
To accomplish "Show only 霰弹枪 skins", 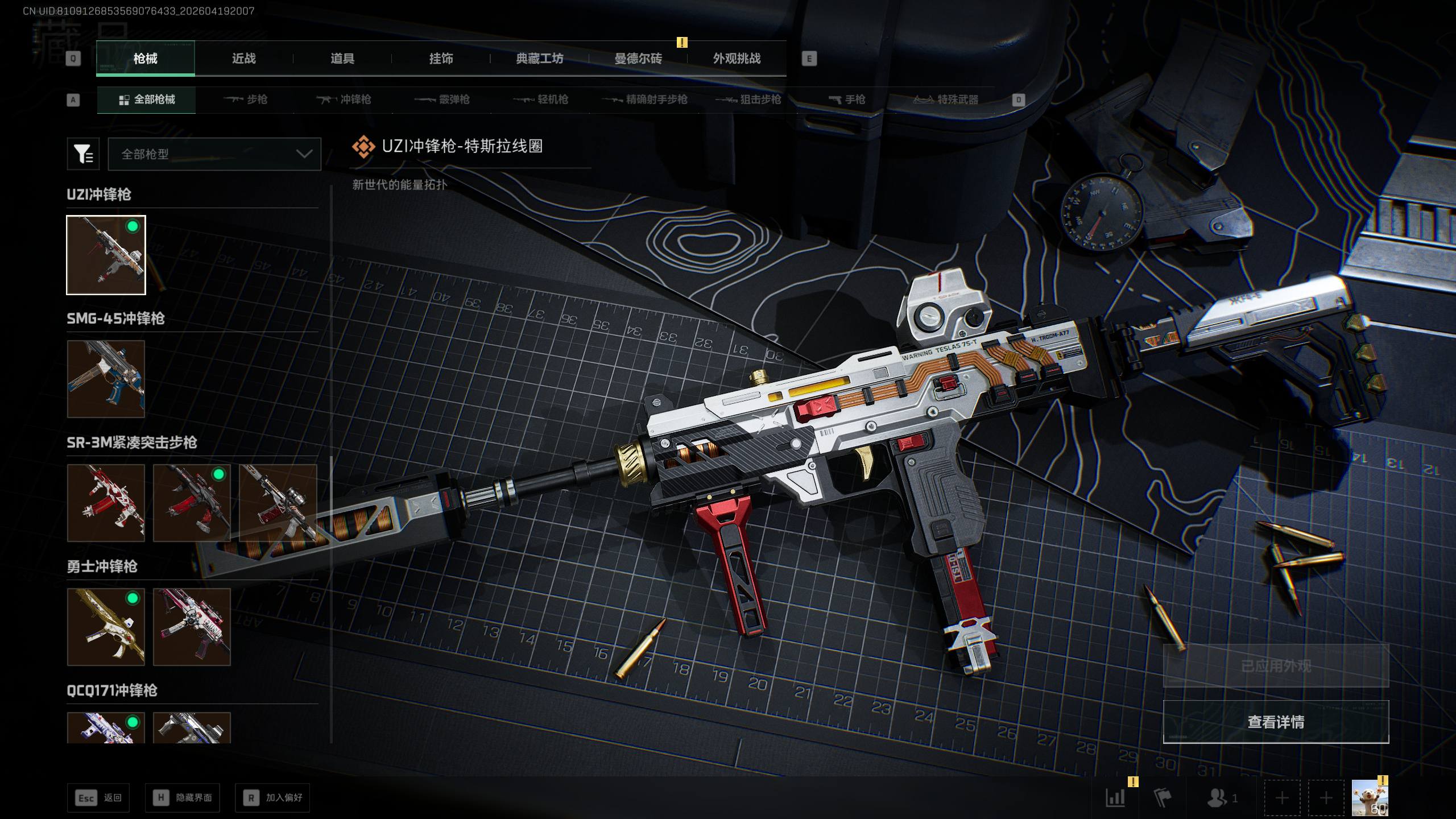I will coord(442,100).
